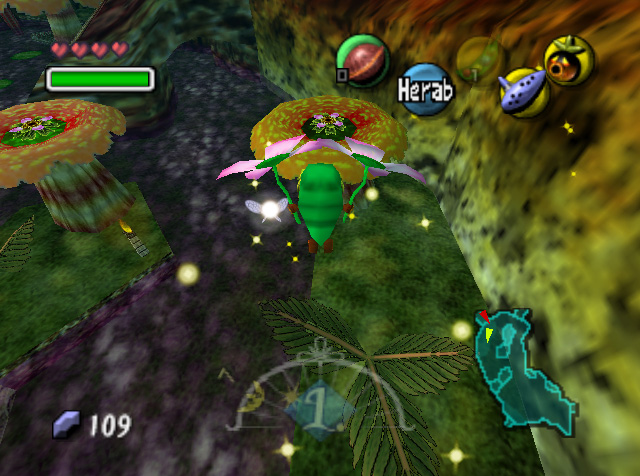Screen dimensions: 640x476
Task: Choose the faded green item slot
Action: coord(480,59)
